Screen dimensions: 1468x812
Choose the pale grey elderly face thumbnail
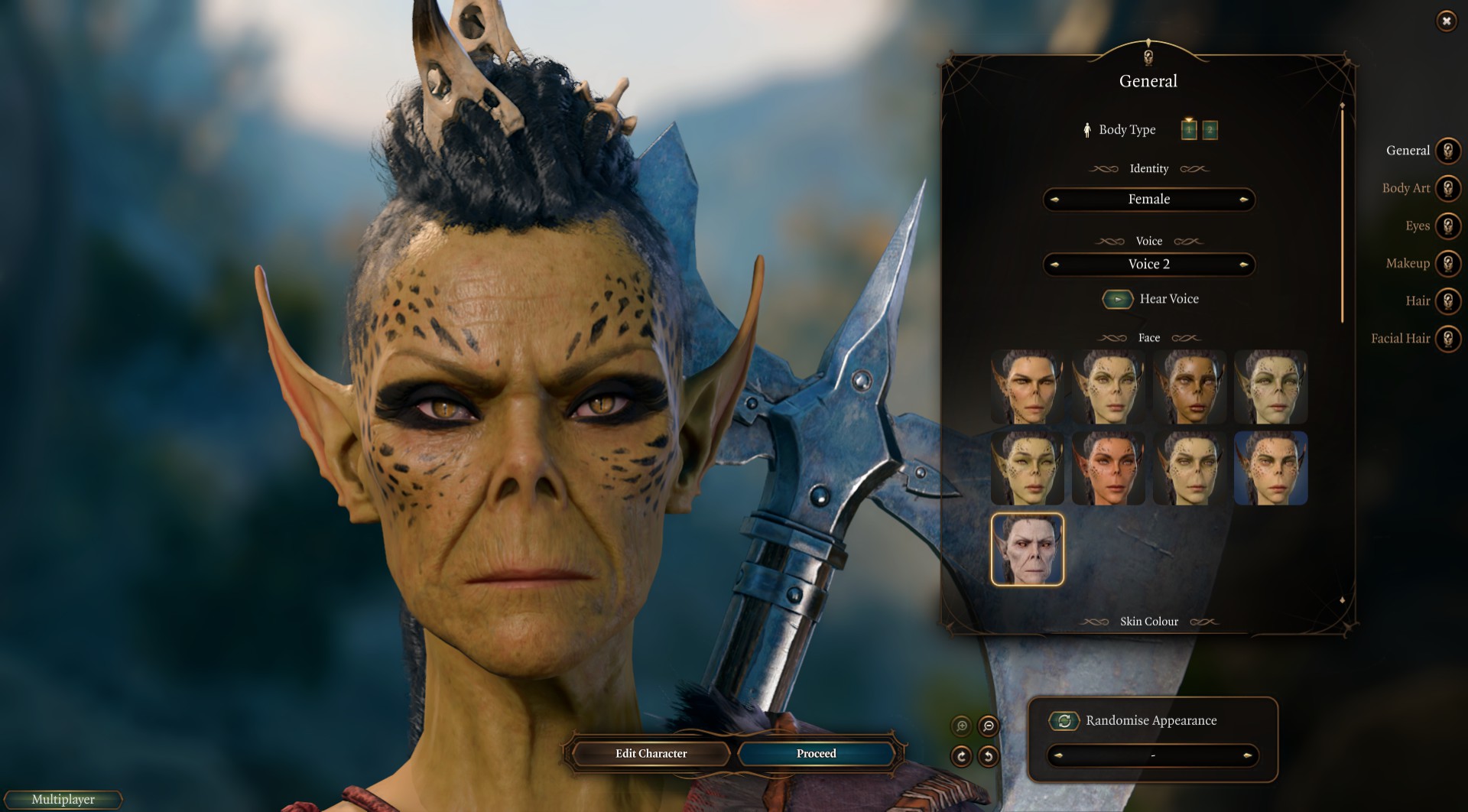(x=1027, y=549)
